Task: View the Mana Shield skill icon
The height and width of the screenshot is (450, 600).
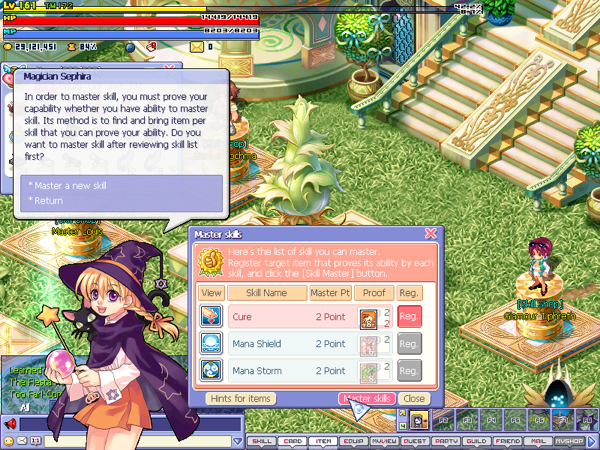Action: pyautogui.click(x=211, y=343)
